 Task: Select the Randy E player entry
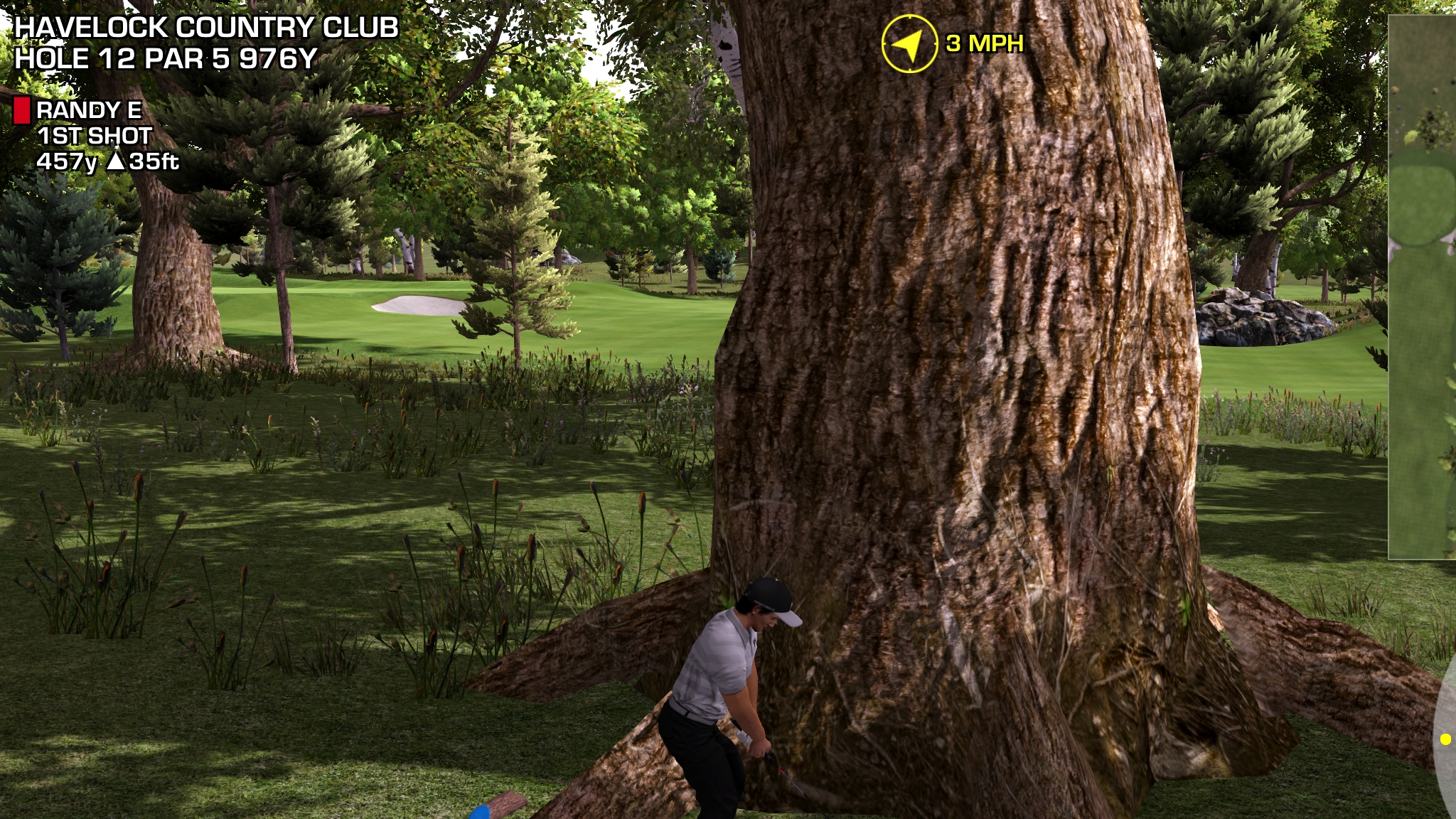pos(89,110)
